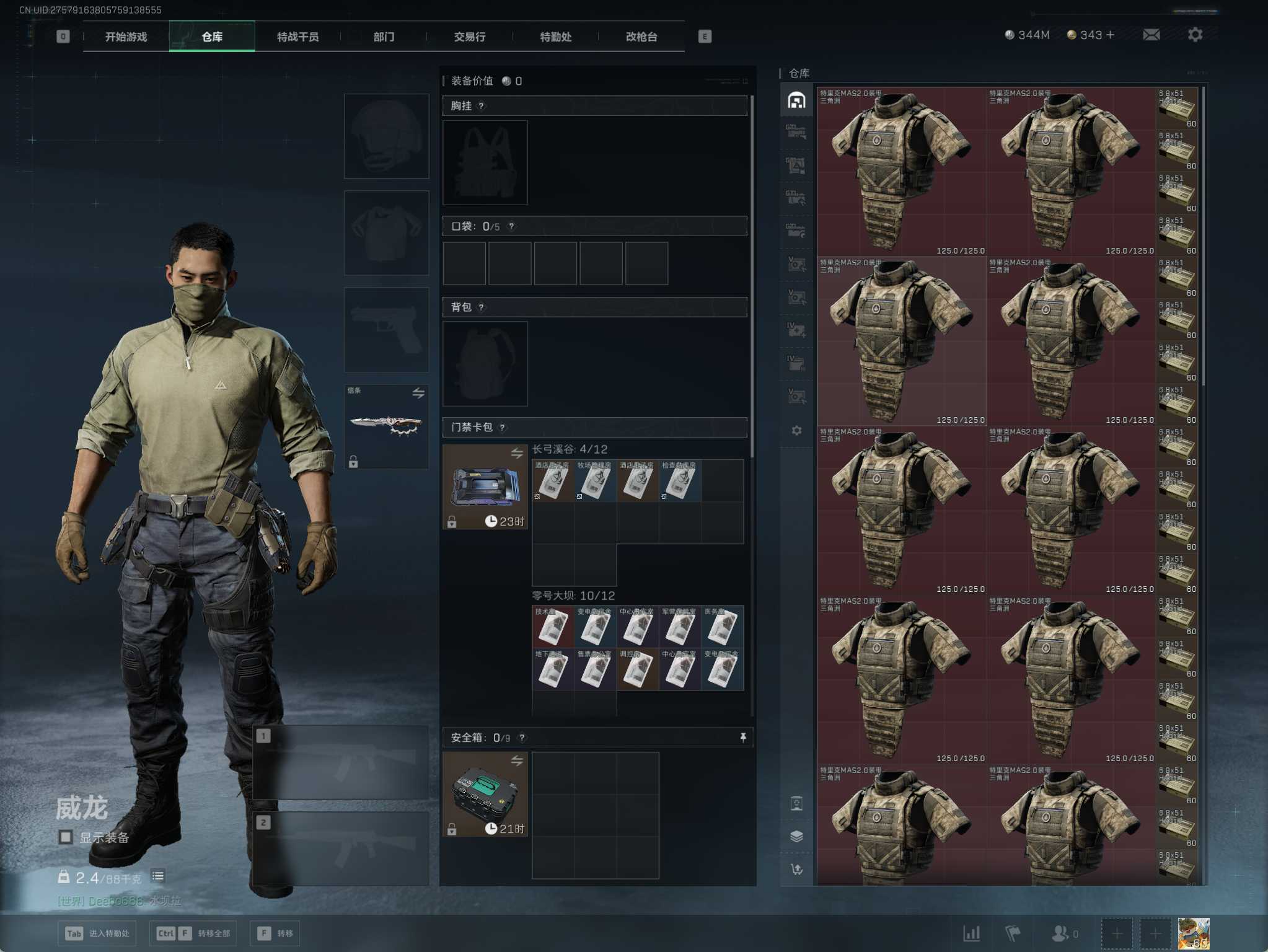Image resolution: width=1268 pixels, height=952 pixels.
Task: Open the 特勤处 tab
Action: 555,37
